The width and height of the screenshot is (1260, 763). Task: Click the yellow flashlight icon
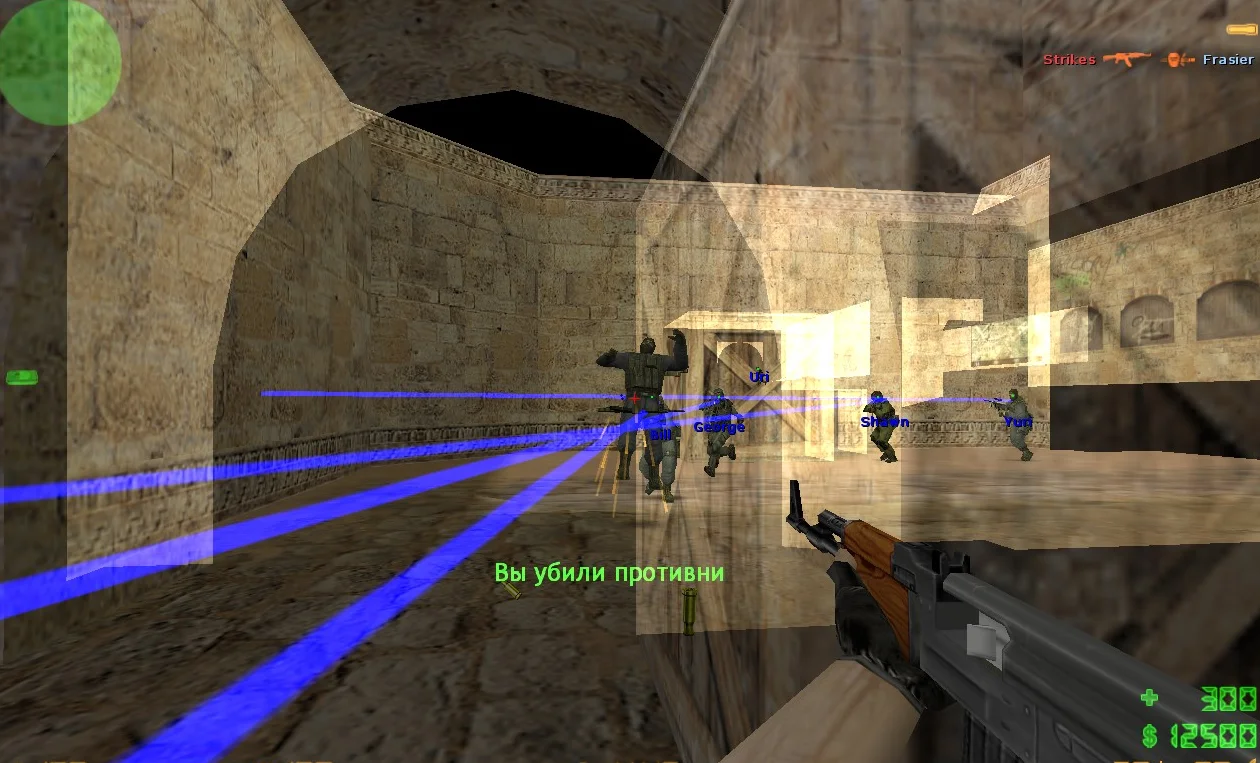[x=1241, y=30]
